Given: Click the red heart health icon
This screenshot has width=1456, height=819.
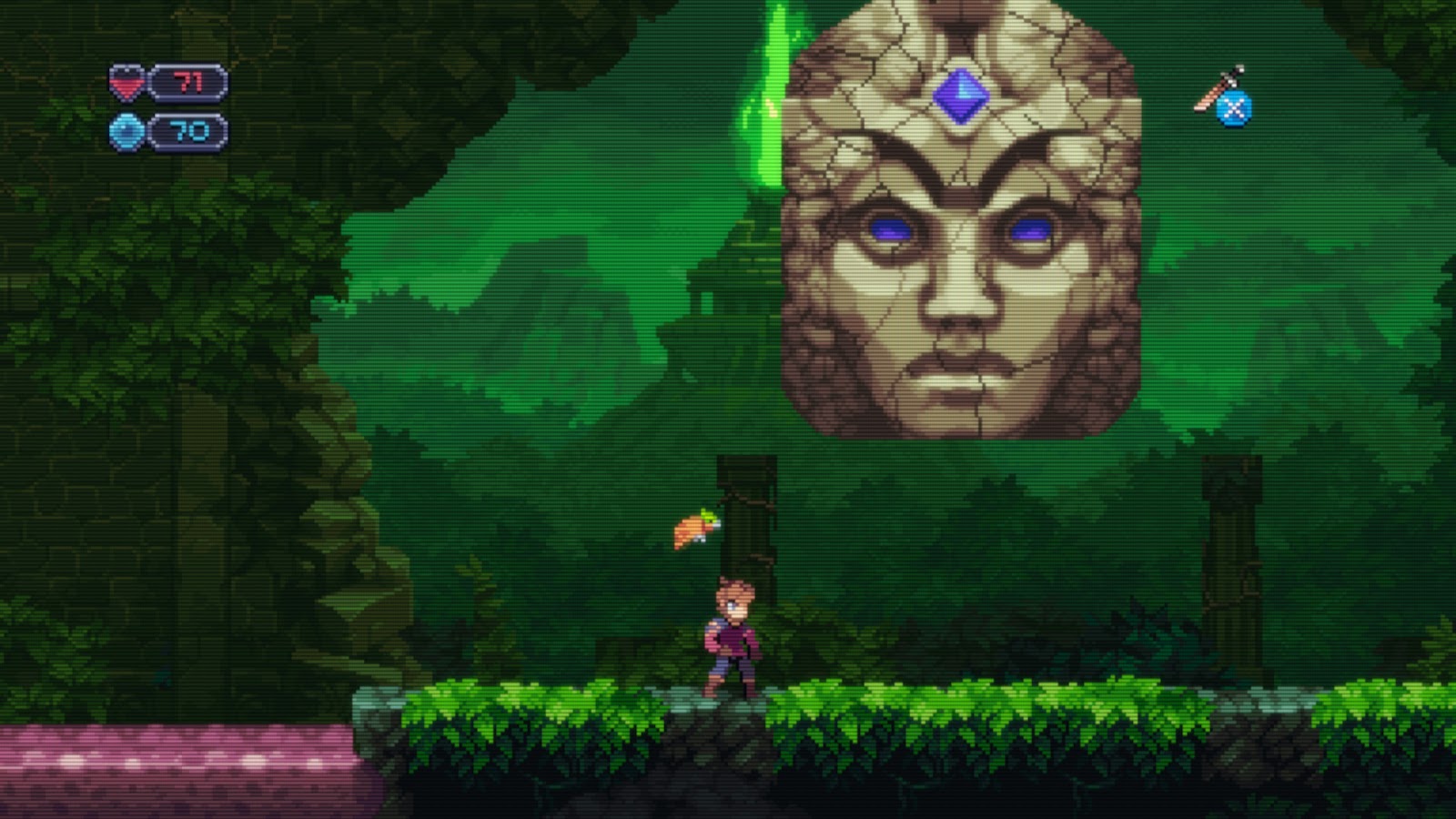Looking at the screenshot, I should 126,86.
